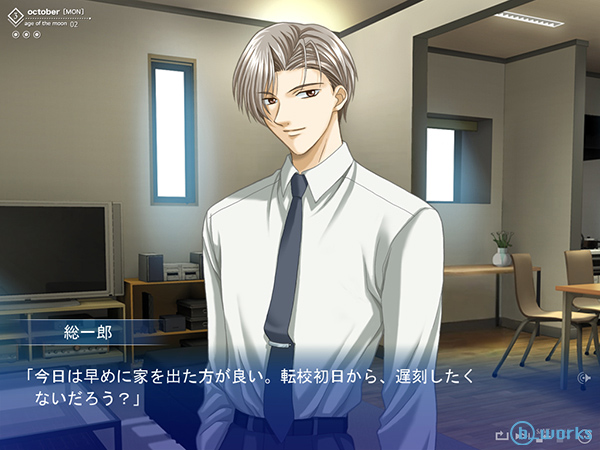600x450 pixels.
Task: Click the curved return-arrow icon below the dialogue
Action: click(501, 434)
